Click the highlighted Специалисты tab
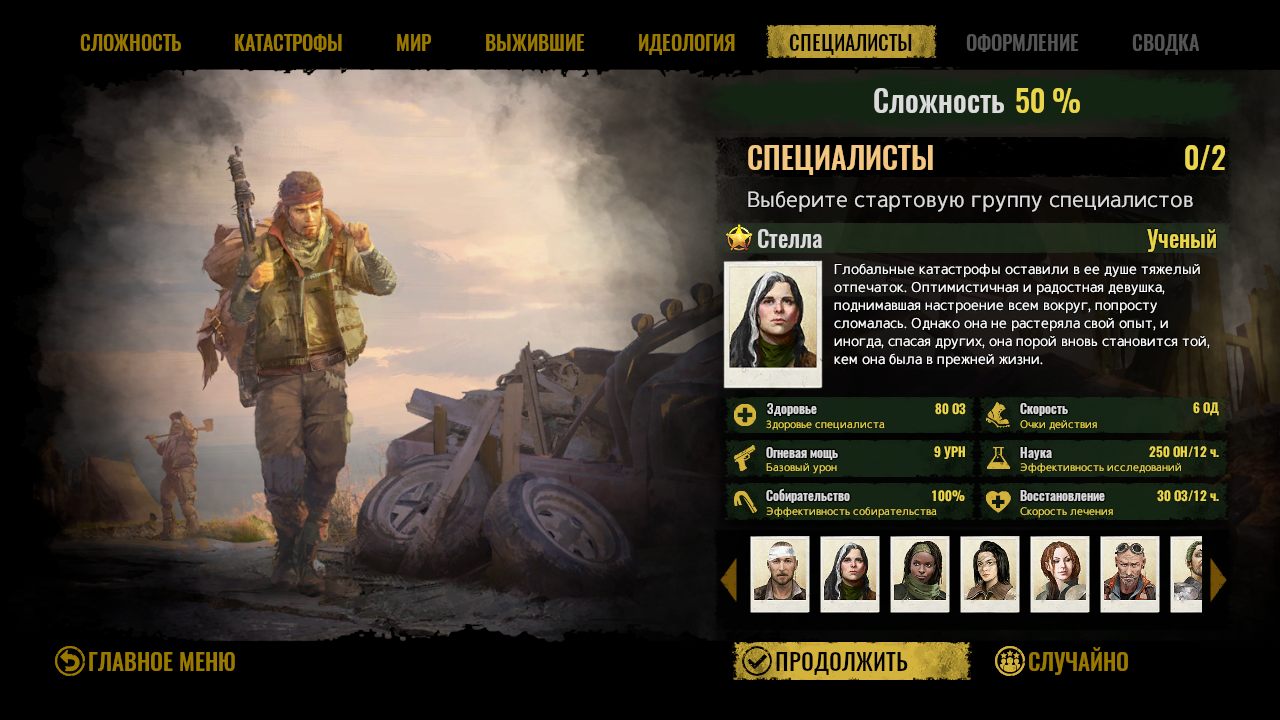The image size is (1280, 720). point(850,43)
